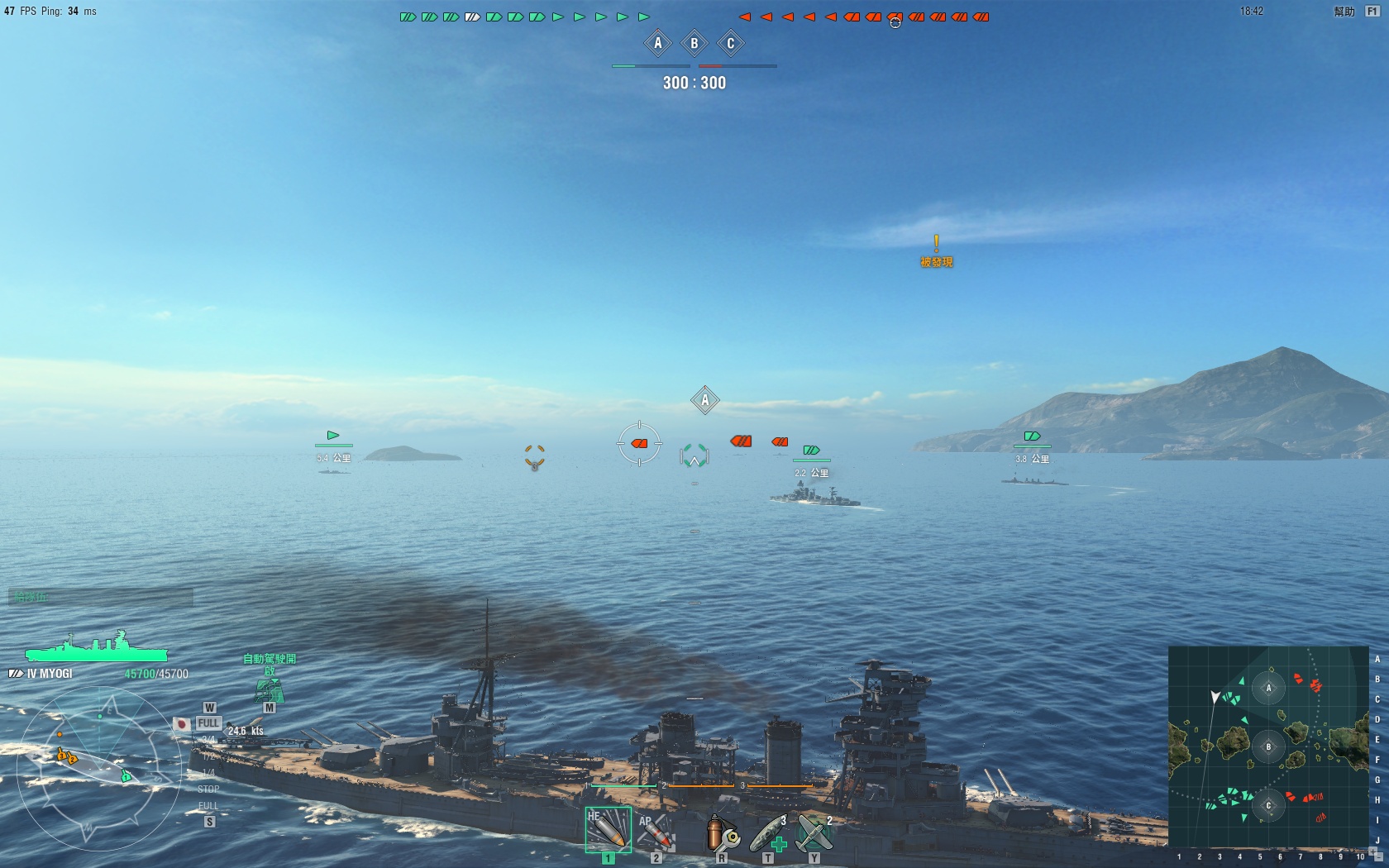Activate the Damage Control Party consumable

(722, 832)
